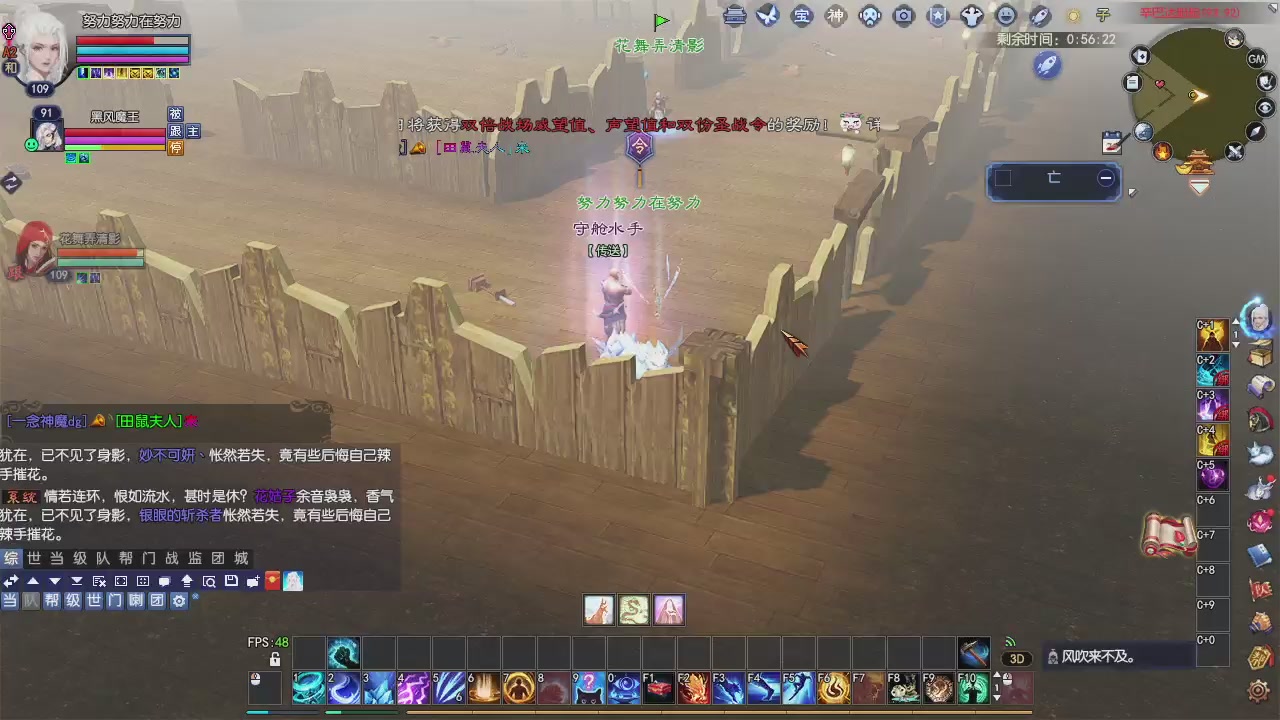Click skill slot 1 on the hotbar
Image resolution: width=1280 pixels, height=720 pixels.
point(307,688)
